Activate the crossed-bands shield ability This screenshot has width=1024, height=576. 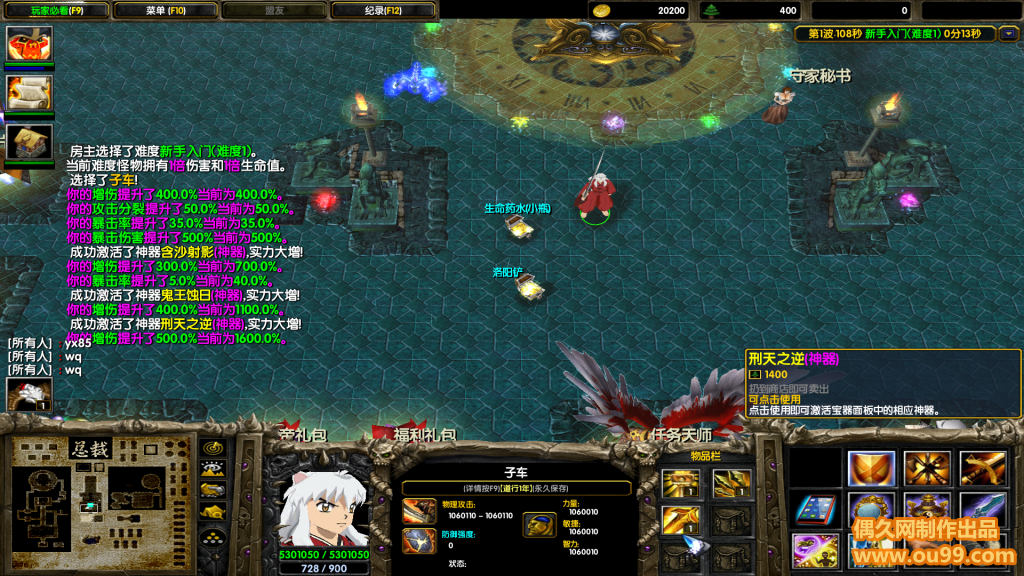click(871, 468)
